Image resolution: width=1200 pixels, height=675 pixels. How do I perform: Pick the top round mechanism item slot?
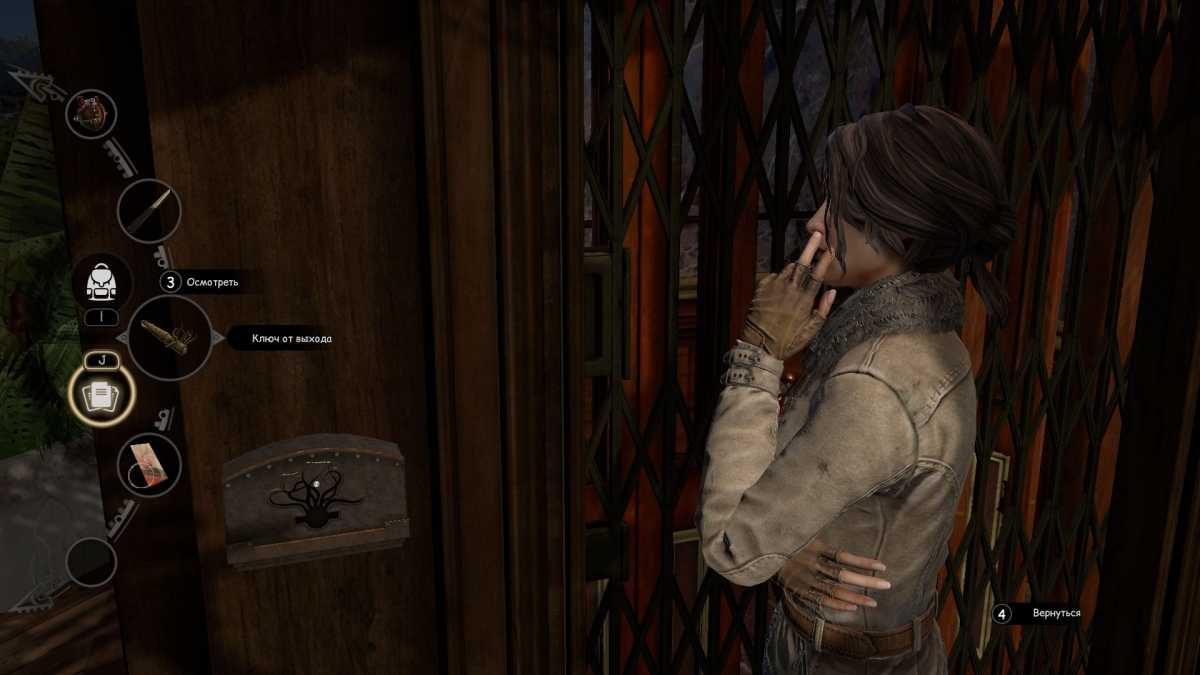pos(91,114)
